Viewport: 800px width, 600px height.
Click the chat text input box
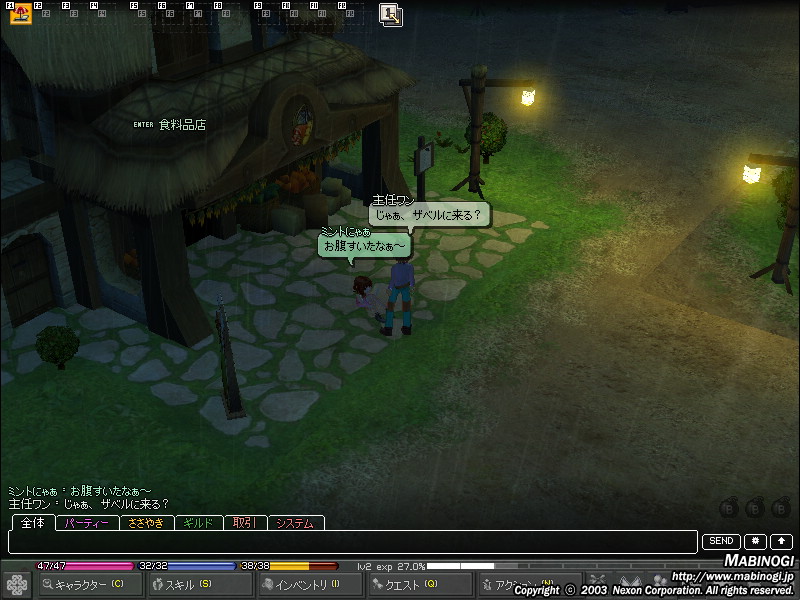(x=352, y=542)
